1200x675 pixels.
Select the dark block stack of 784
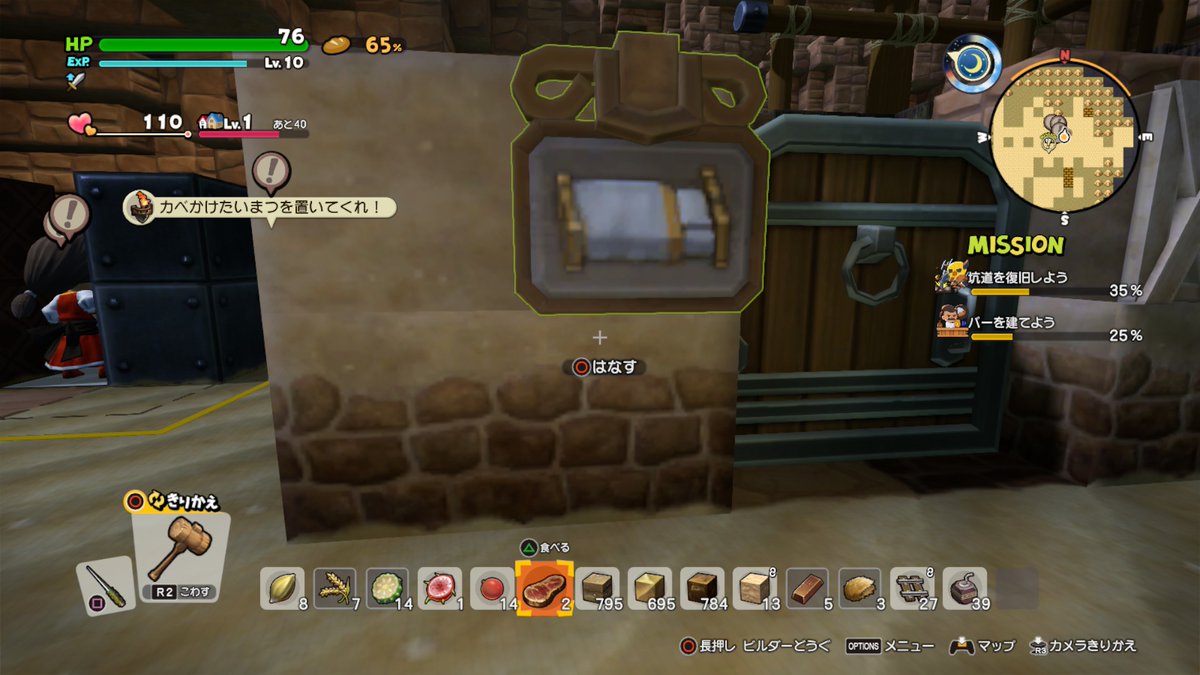coord(702,588)
